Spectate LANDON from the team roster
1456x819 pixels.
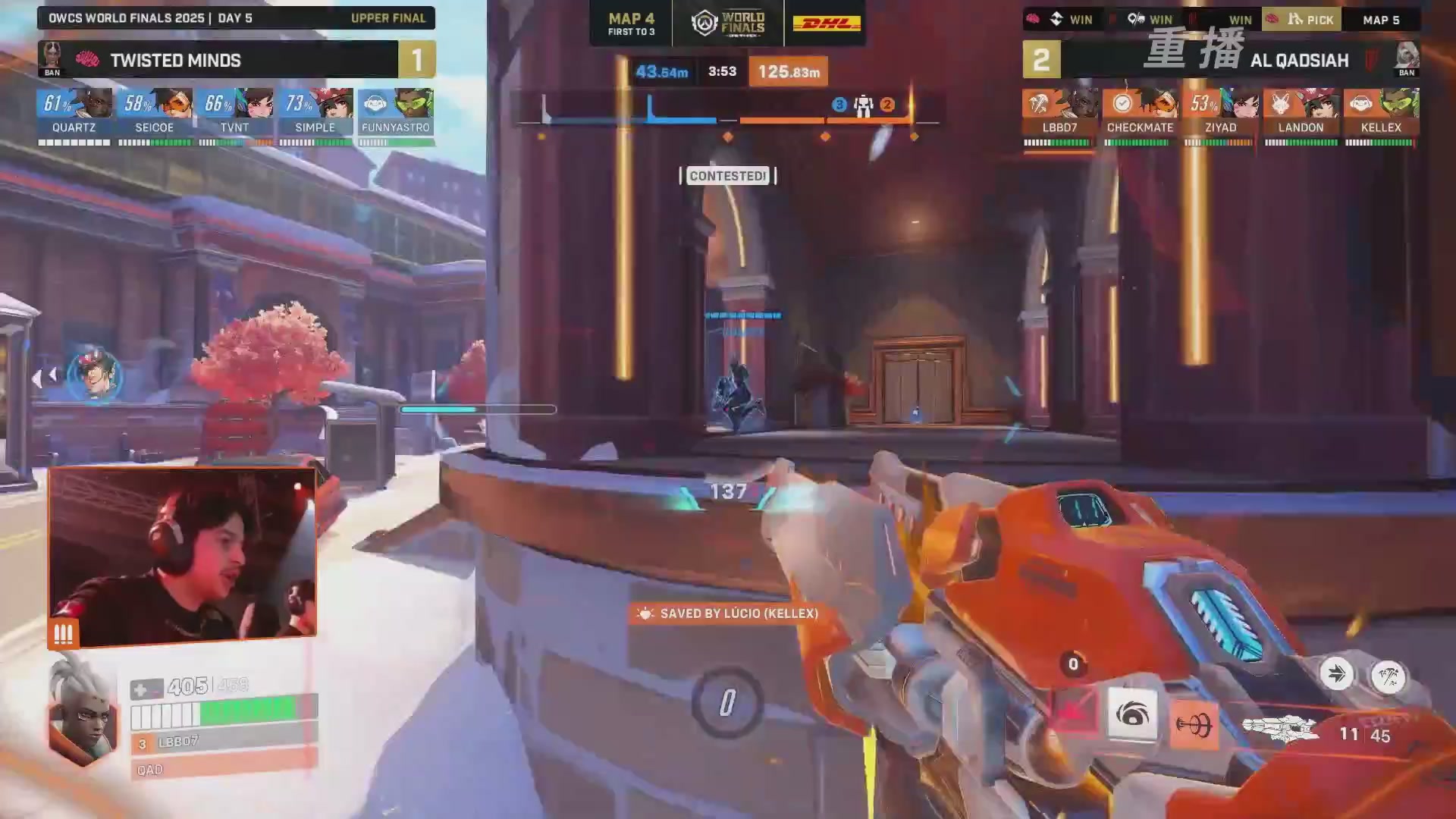[x=1301, y=114]
